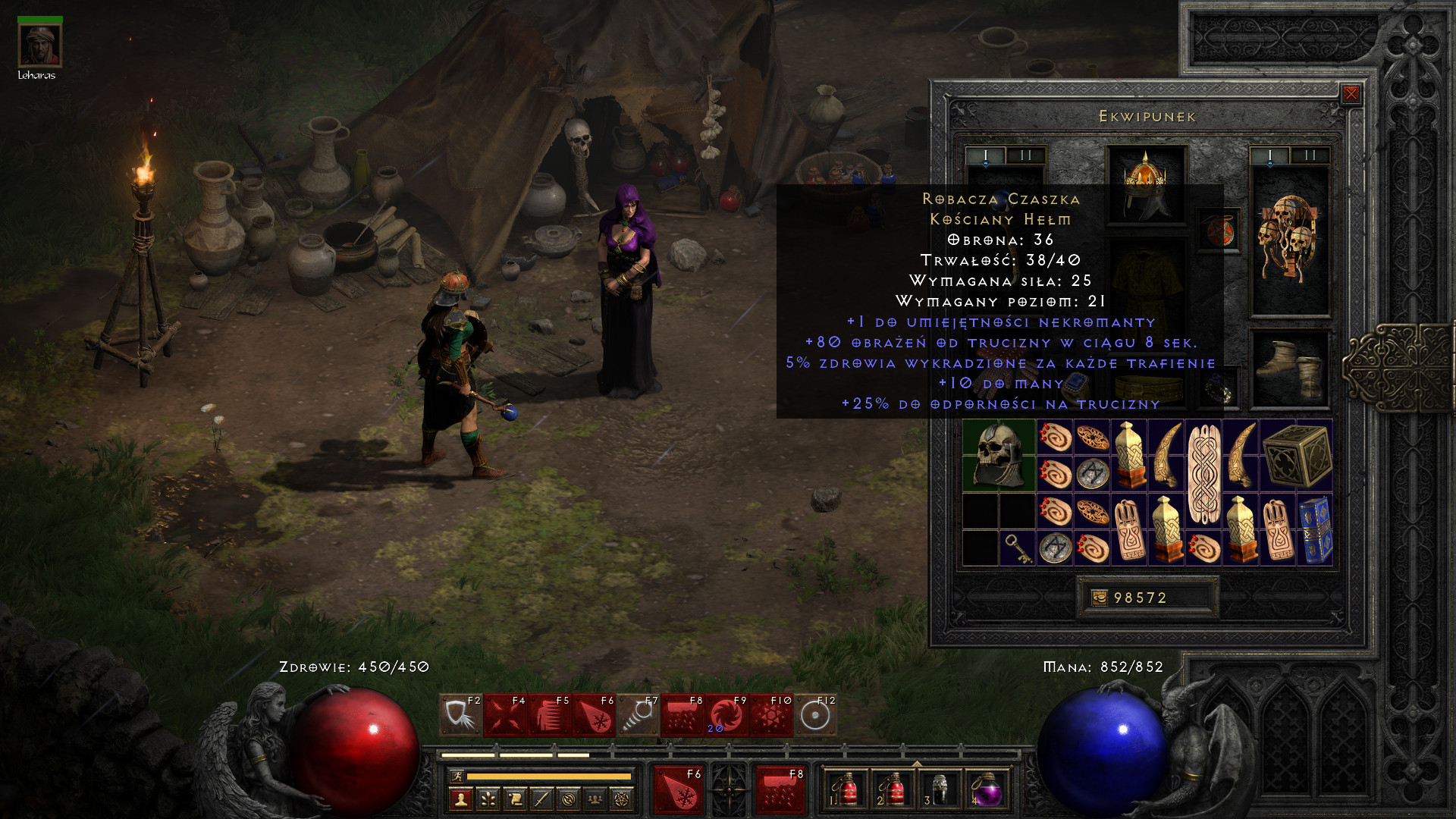Open the pentagram game menu icon

pos(622,799)
